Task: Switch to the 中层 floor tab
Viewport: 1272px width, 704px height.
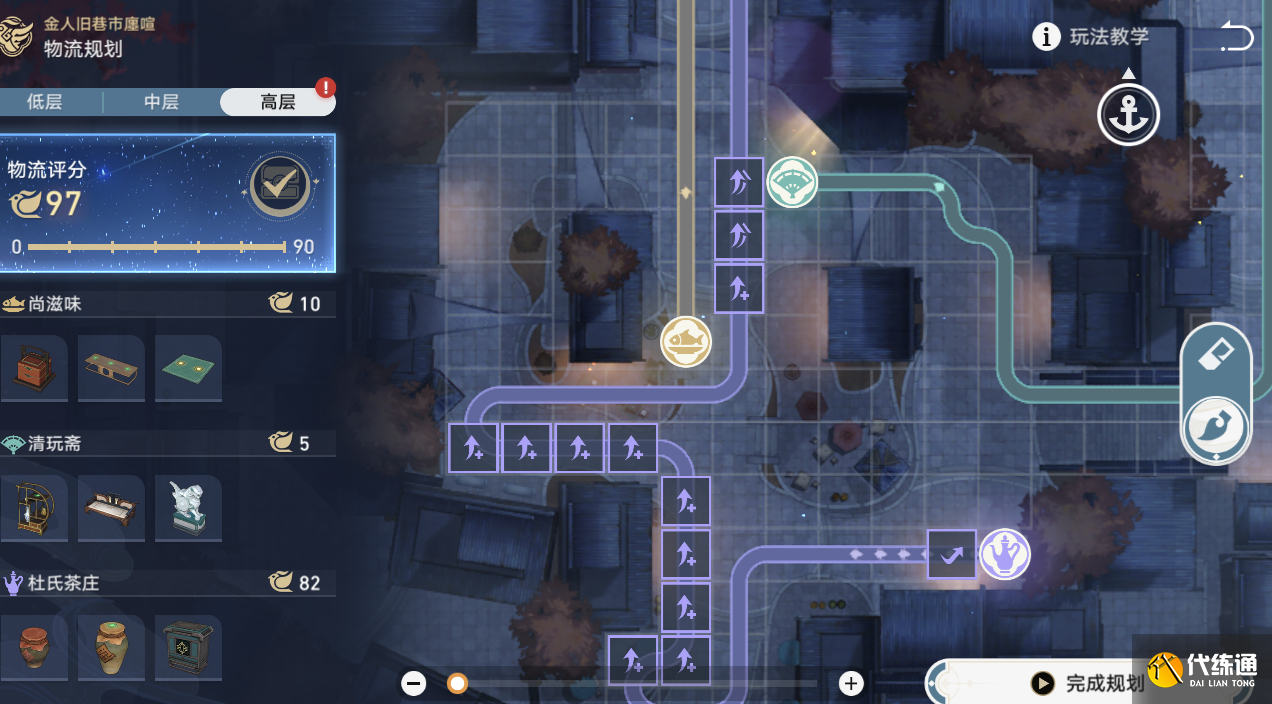Action: [161, 102]
